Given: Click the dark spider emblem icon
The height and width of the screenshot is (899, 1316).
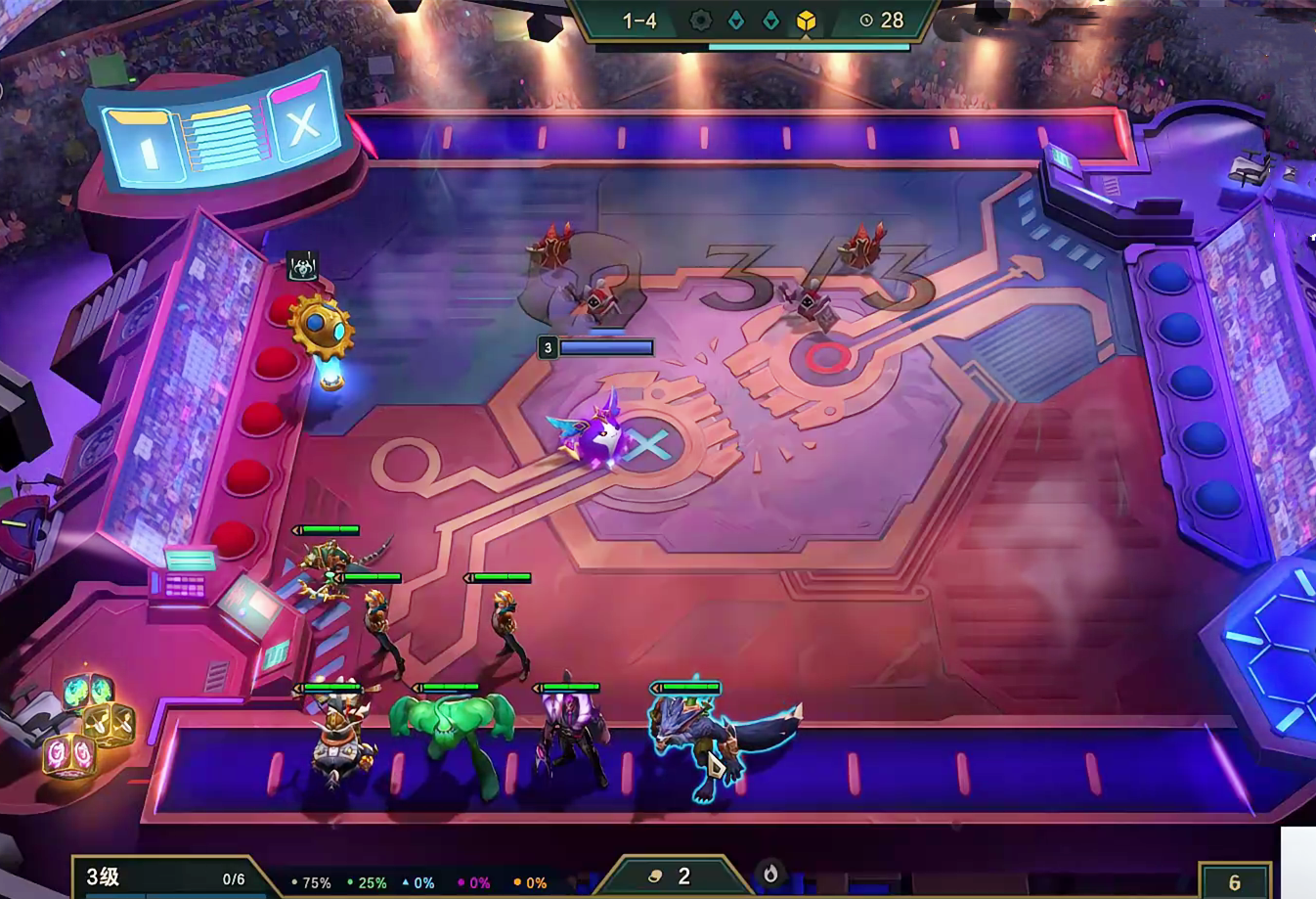Looking at the screenshot, I should coord(302,265).
